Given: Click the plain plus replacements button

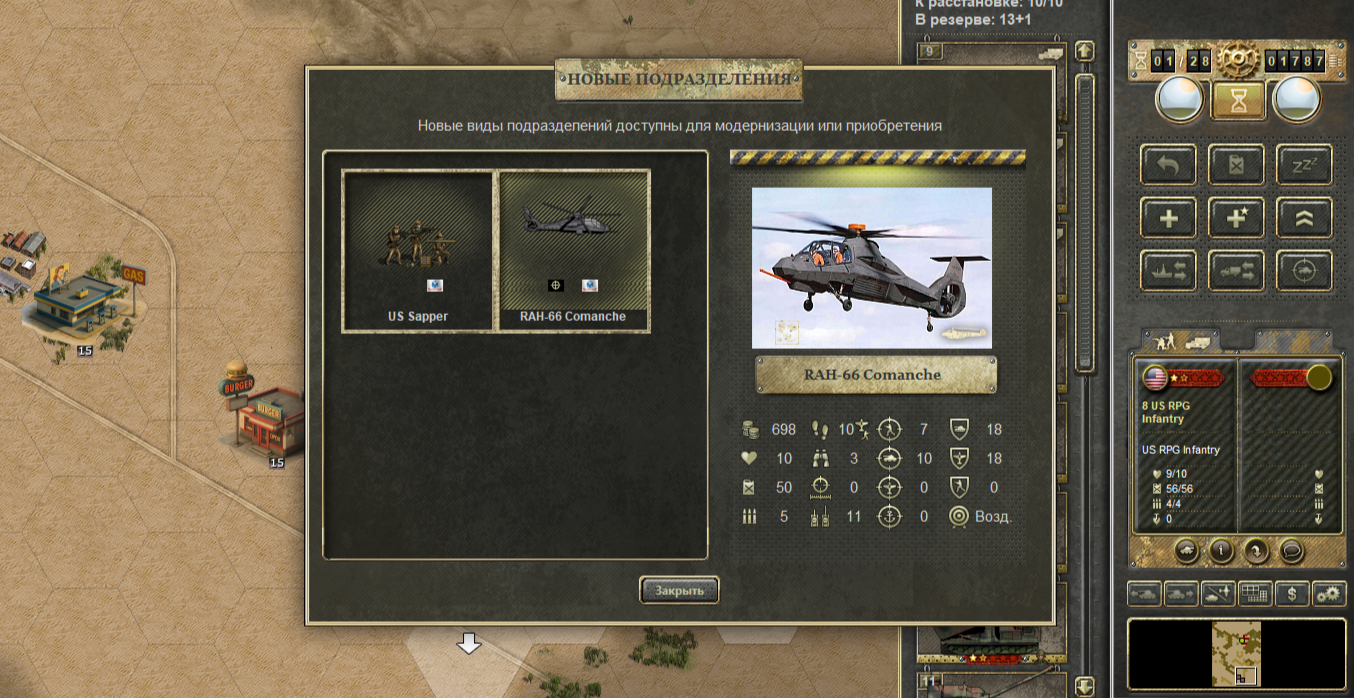Looking at the screenshot, I should [x=1168, y=218].
